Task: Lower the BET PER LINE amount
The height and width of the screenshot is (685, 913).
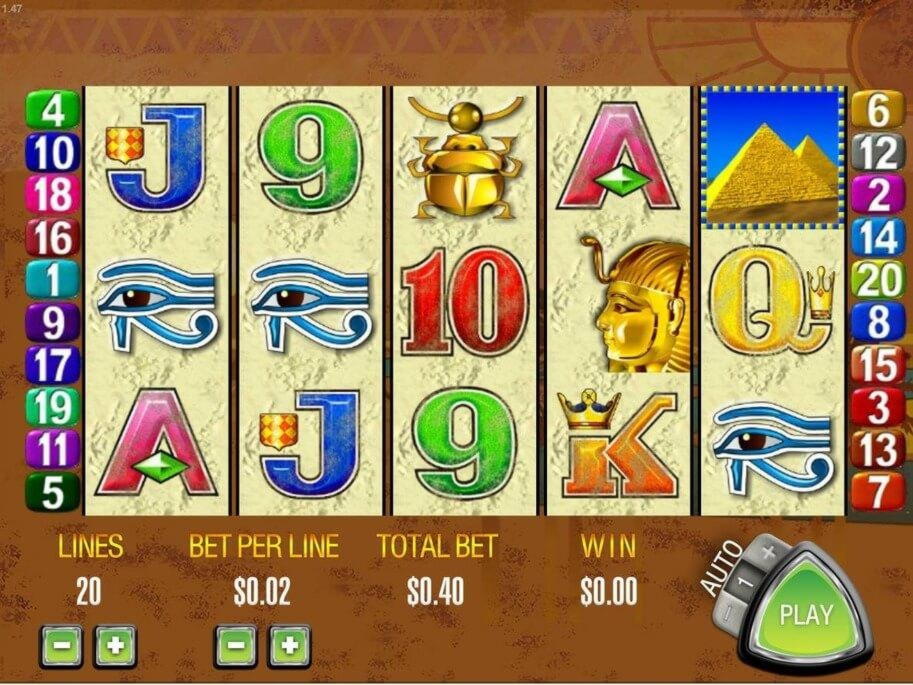Action: tap(235, 645)
